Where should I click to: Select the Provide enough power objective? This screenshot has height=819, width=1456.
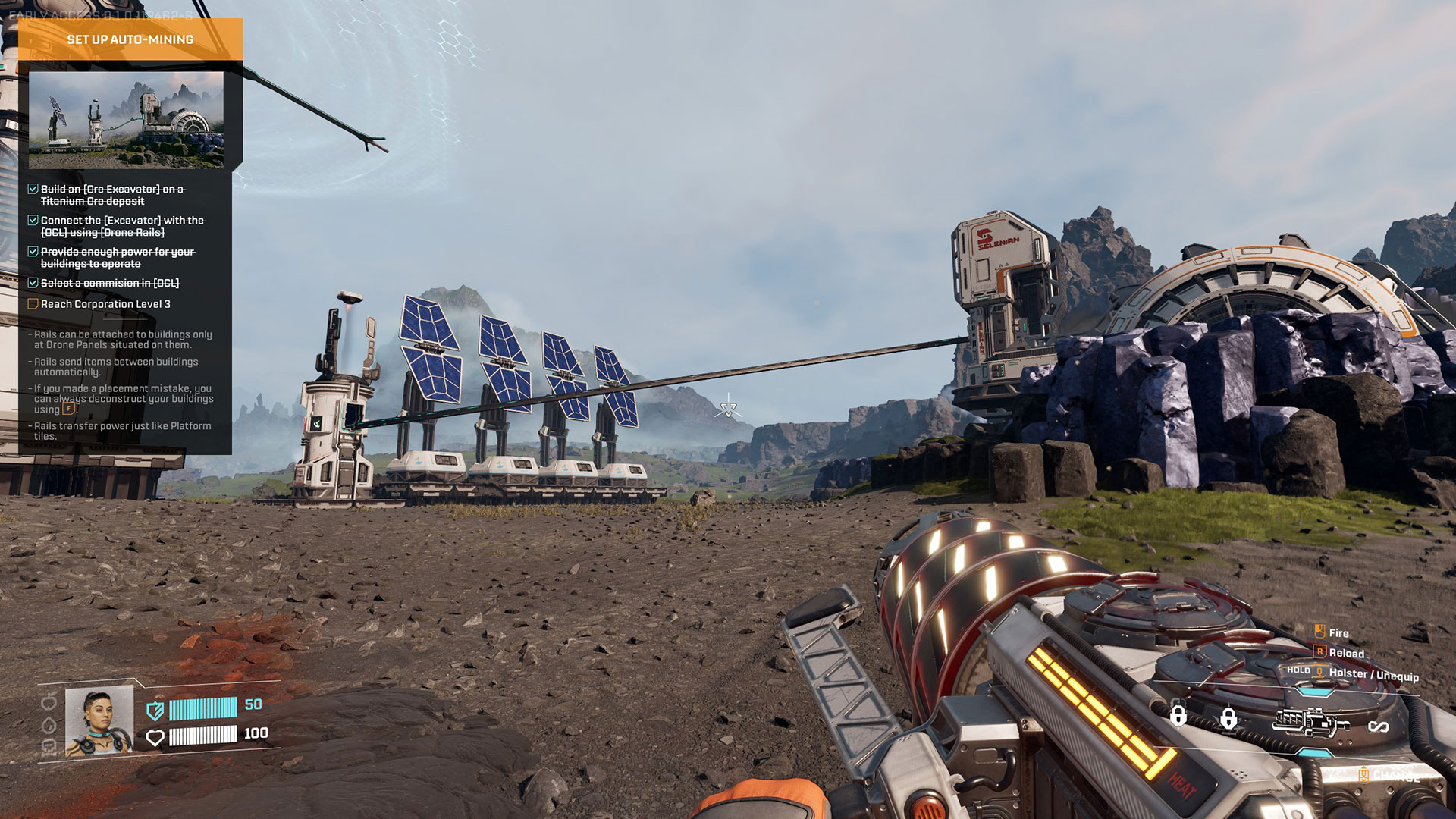(118, 257)
